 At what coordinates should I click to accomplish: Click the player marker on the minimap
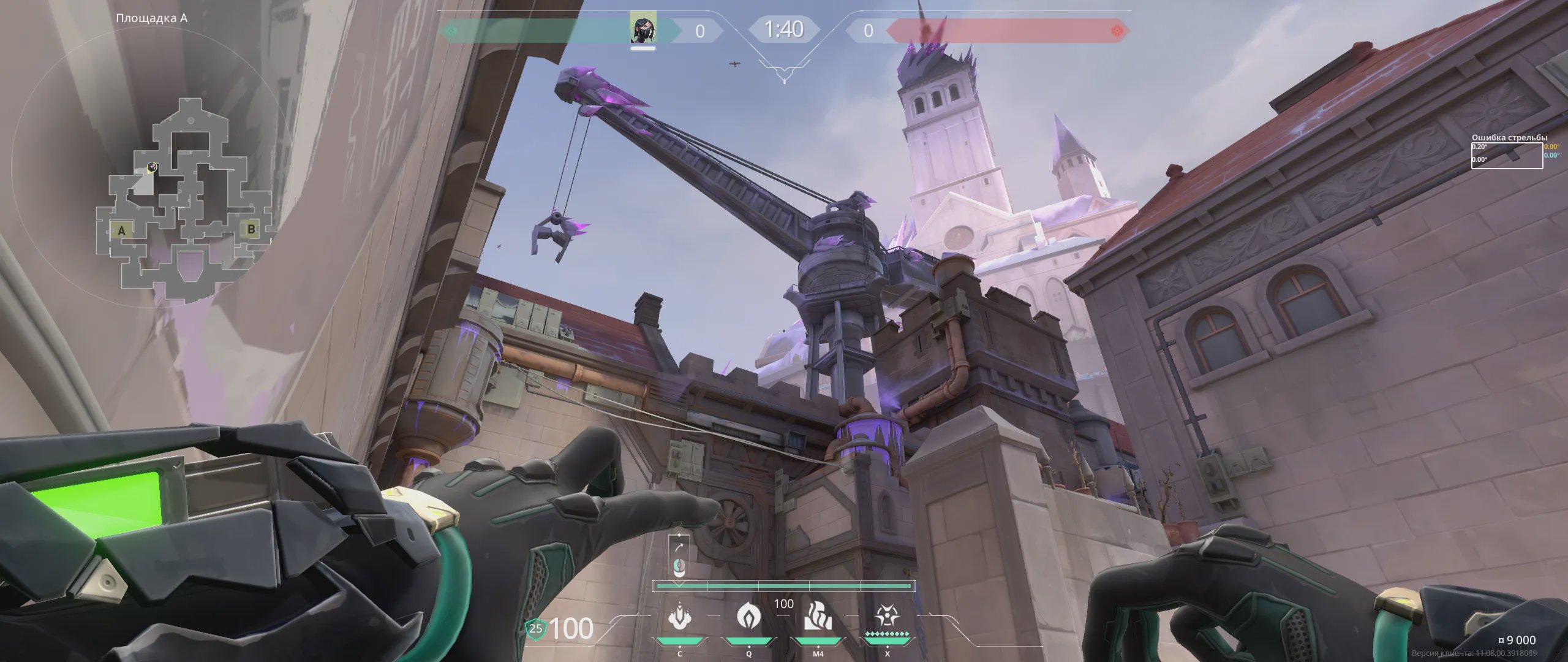coord(152,167)
